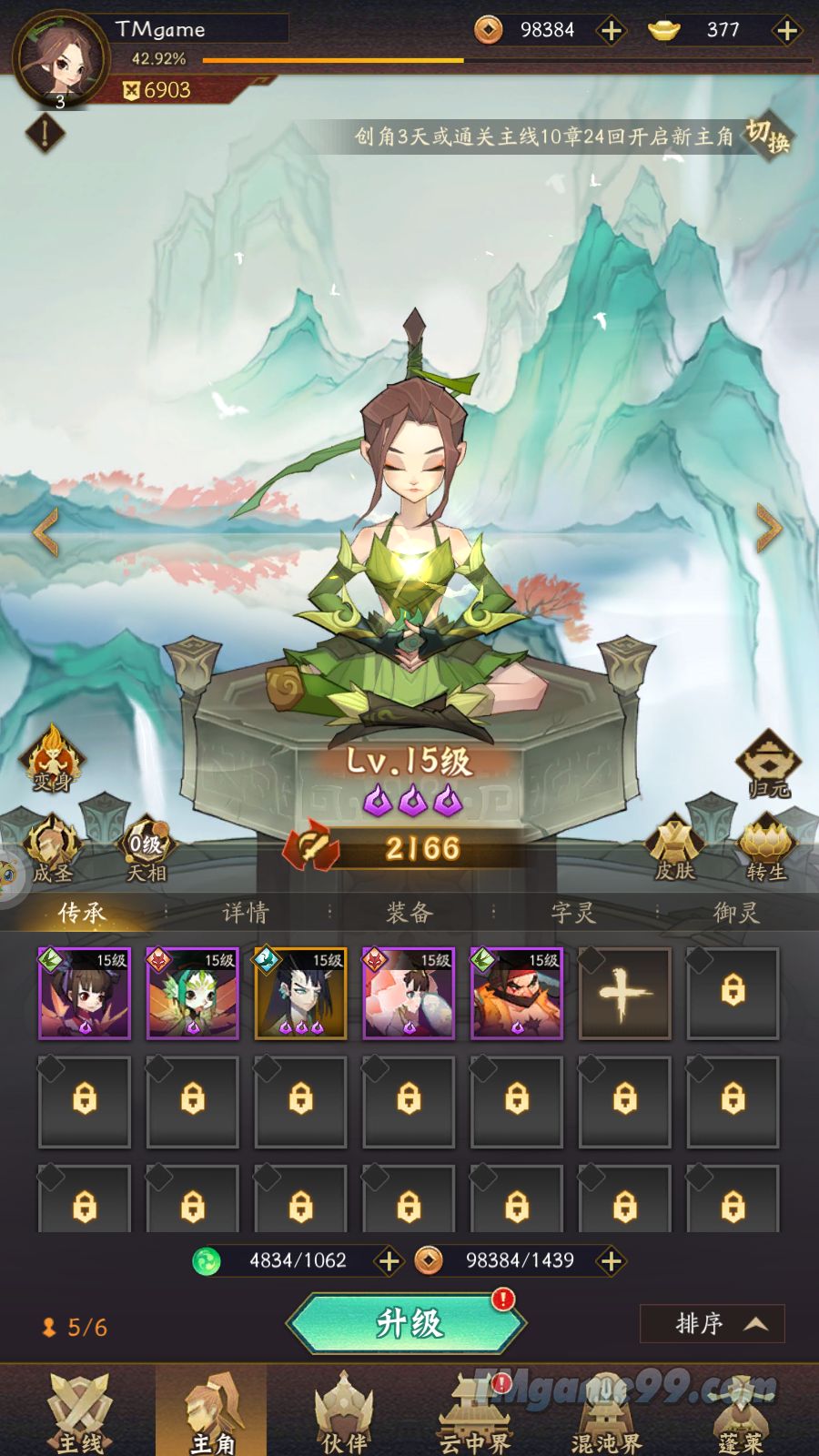Switch to the 详情 details tab

[246, 912]
